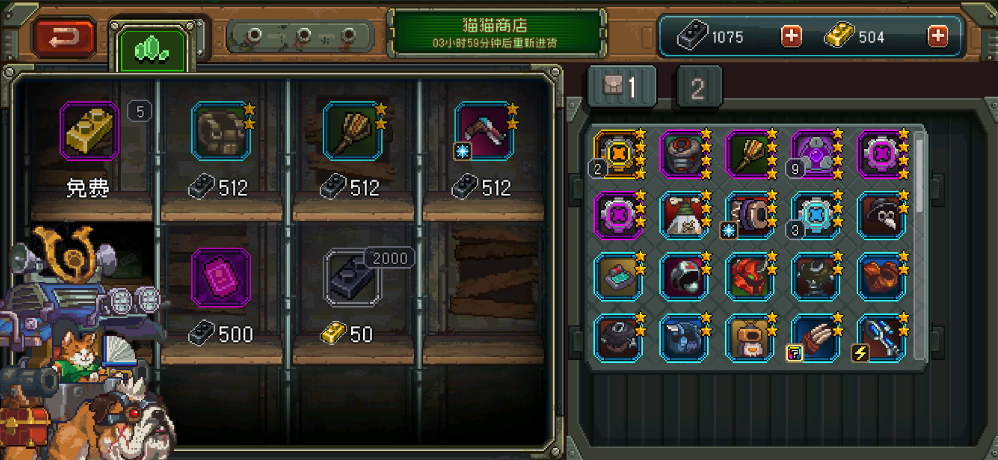Select the inventory item with snowflake badge
998x460 pixels.
pyautogui.click(x=748, y=214)
